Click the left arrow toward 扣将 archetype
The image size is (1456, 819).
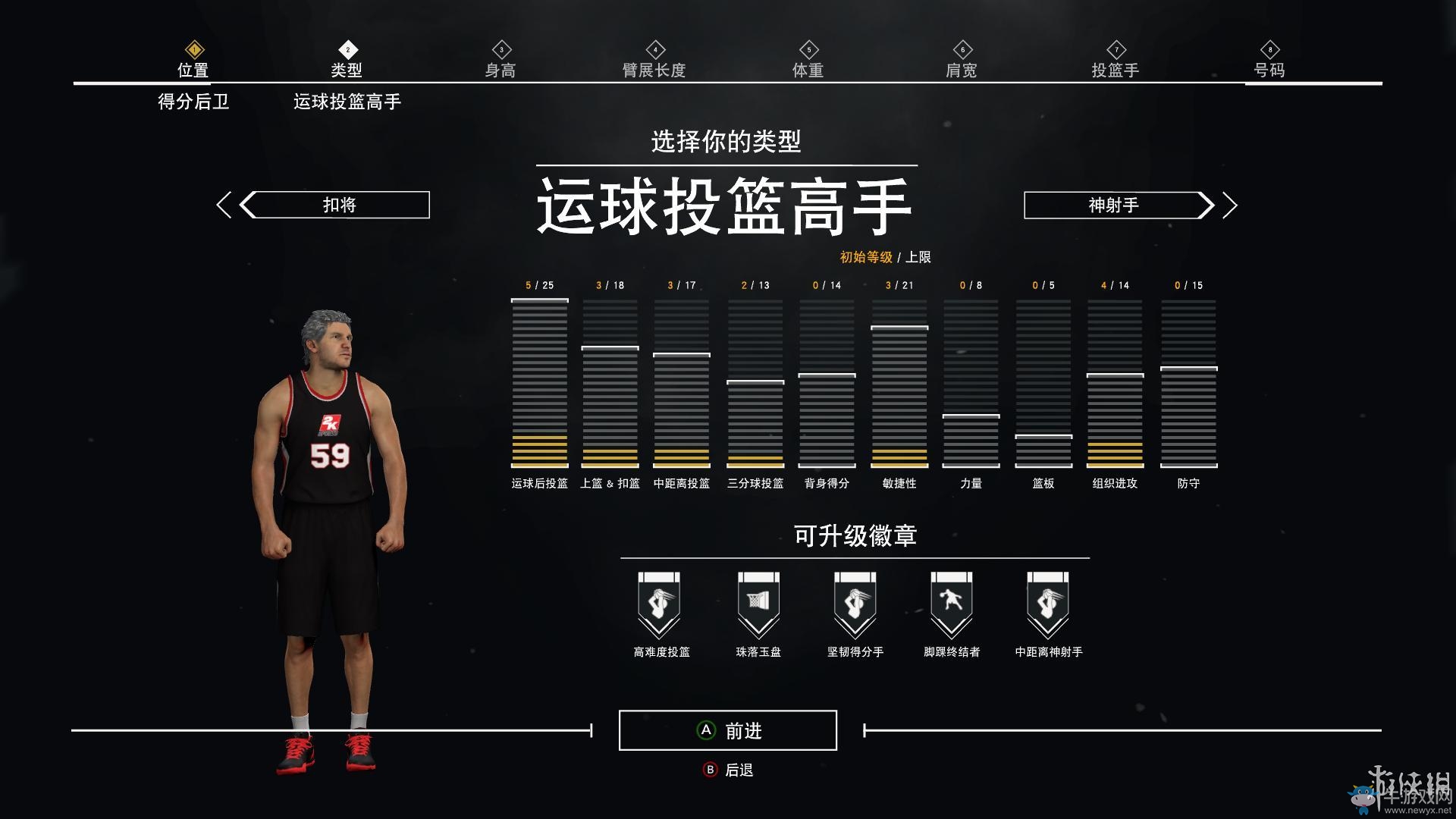(x=224, y=205)
